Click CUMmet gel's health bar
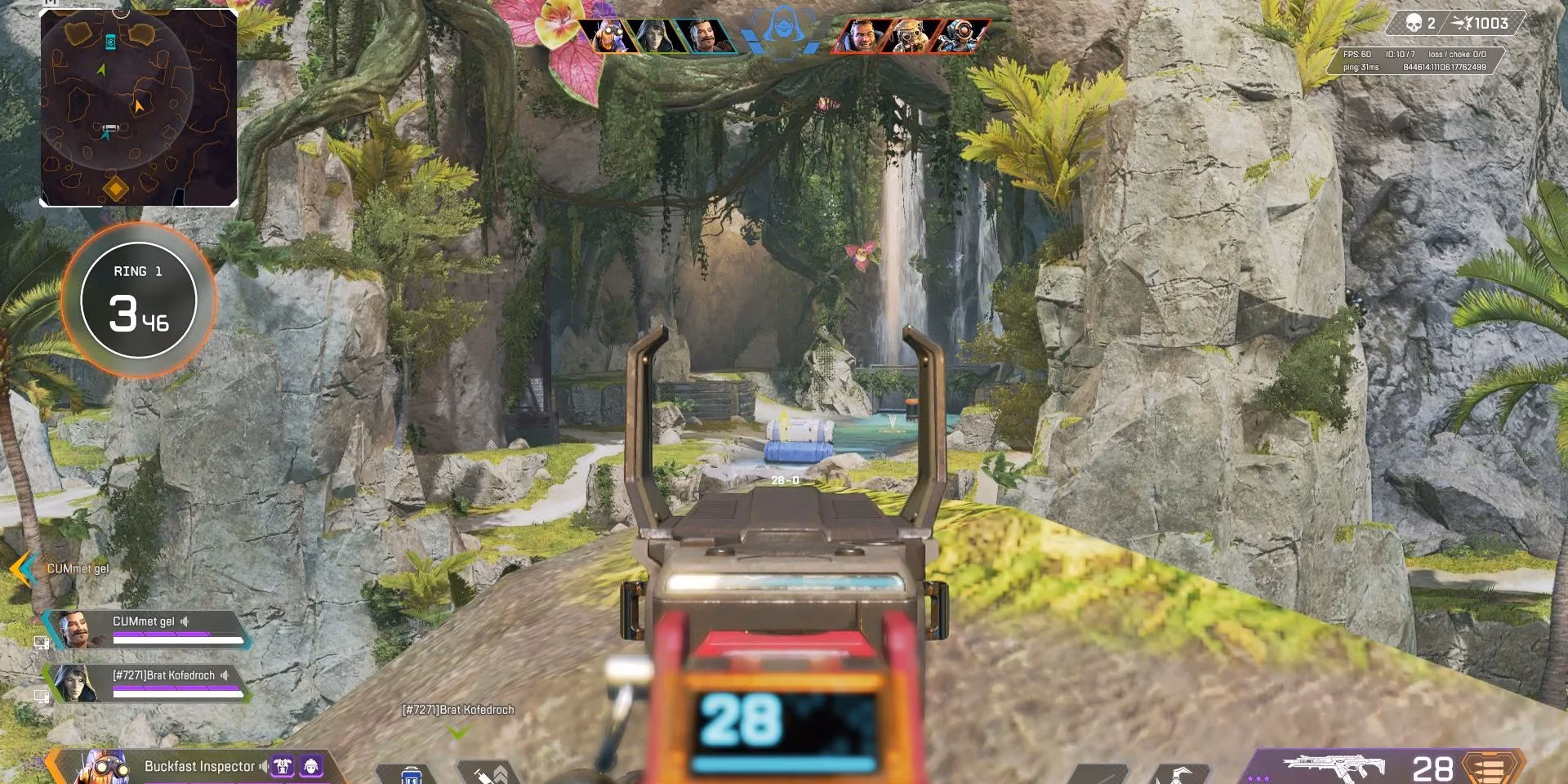 [x=176, y=639]
